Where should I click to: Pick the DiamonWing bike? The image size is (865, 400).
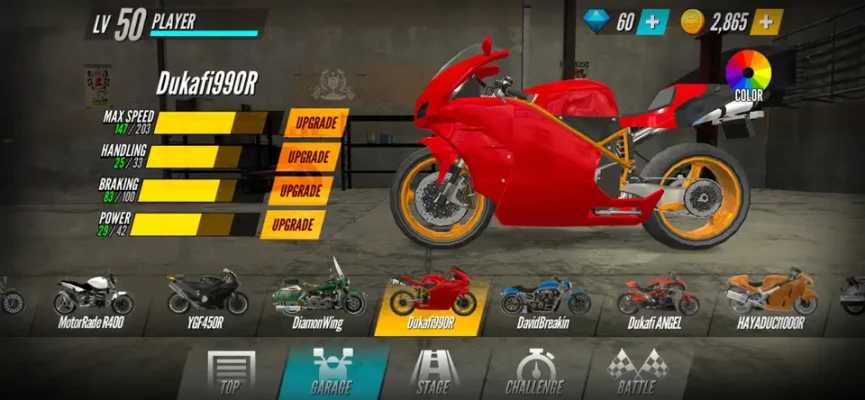(319, 298)
